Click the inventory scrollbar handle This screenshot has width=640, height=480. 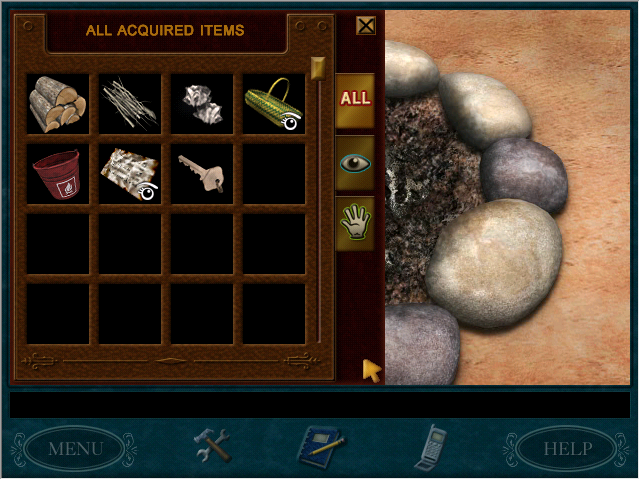pos(318,68)
